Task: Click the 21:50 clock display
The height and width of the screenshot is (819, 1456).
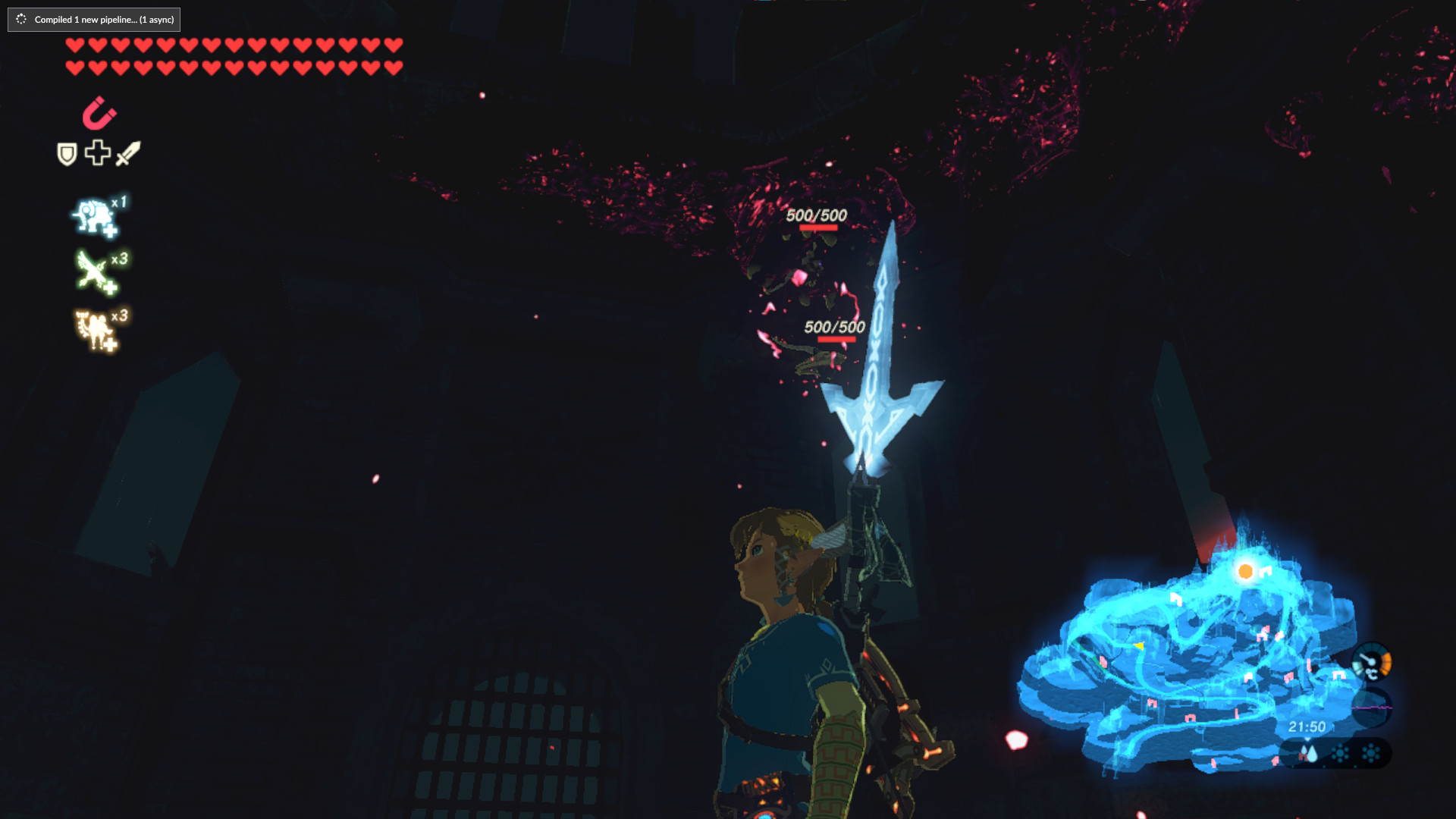Action: pos(1308,726)
